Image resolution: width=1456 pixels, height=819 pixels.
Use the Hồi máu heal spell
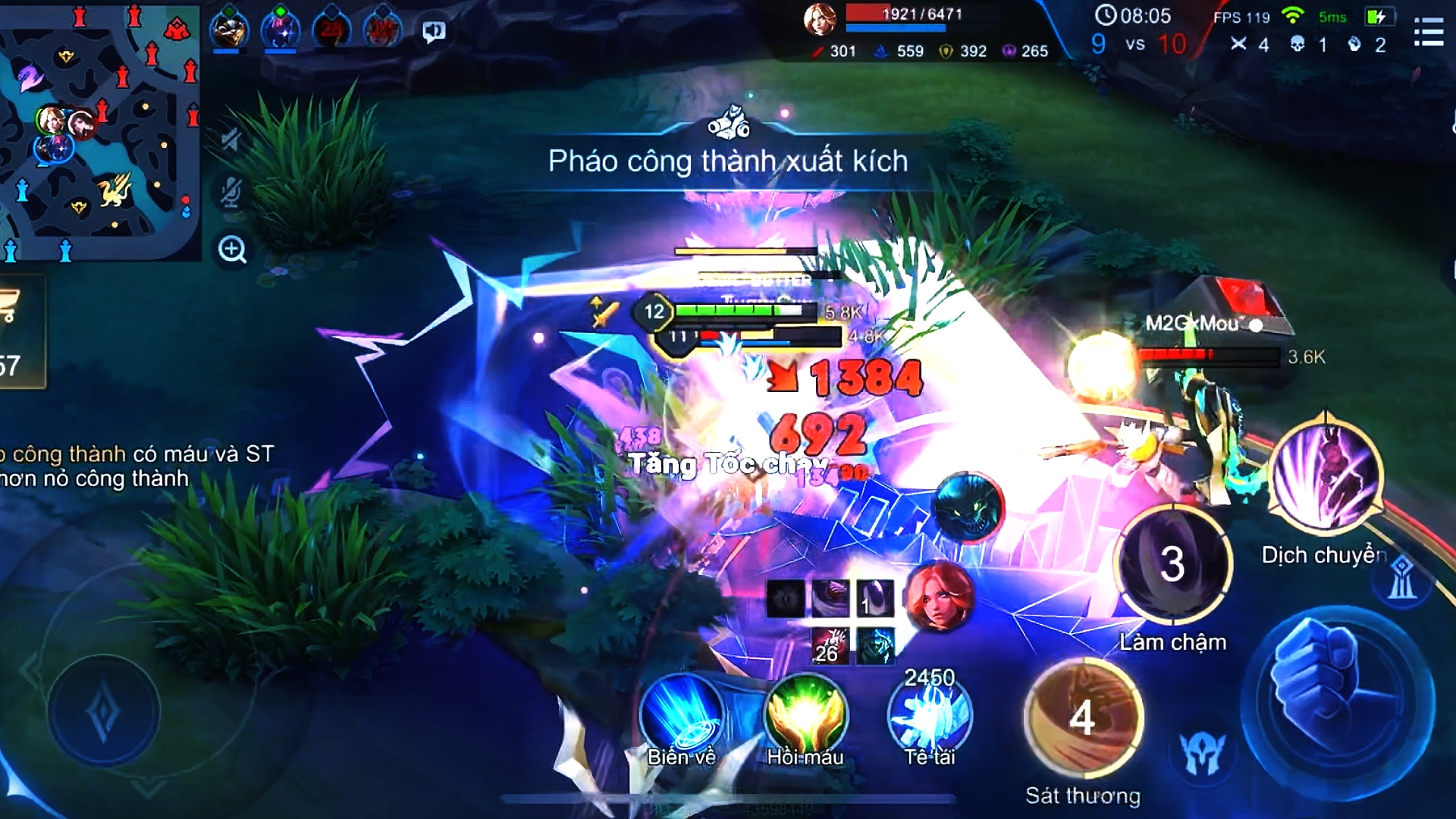805,717
